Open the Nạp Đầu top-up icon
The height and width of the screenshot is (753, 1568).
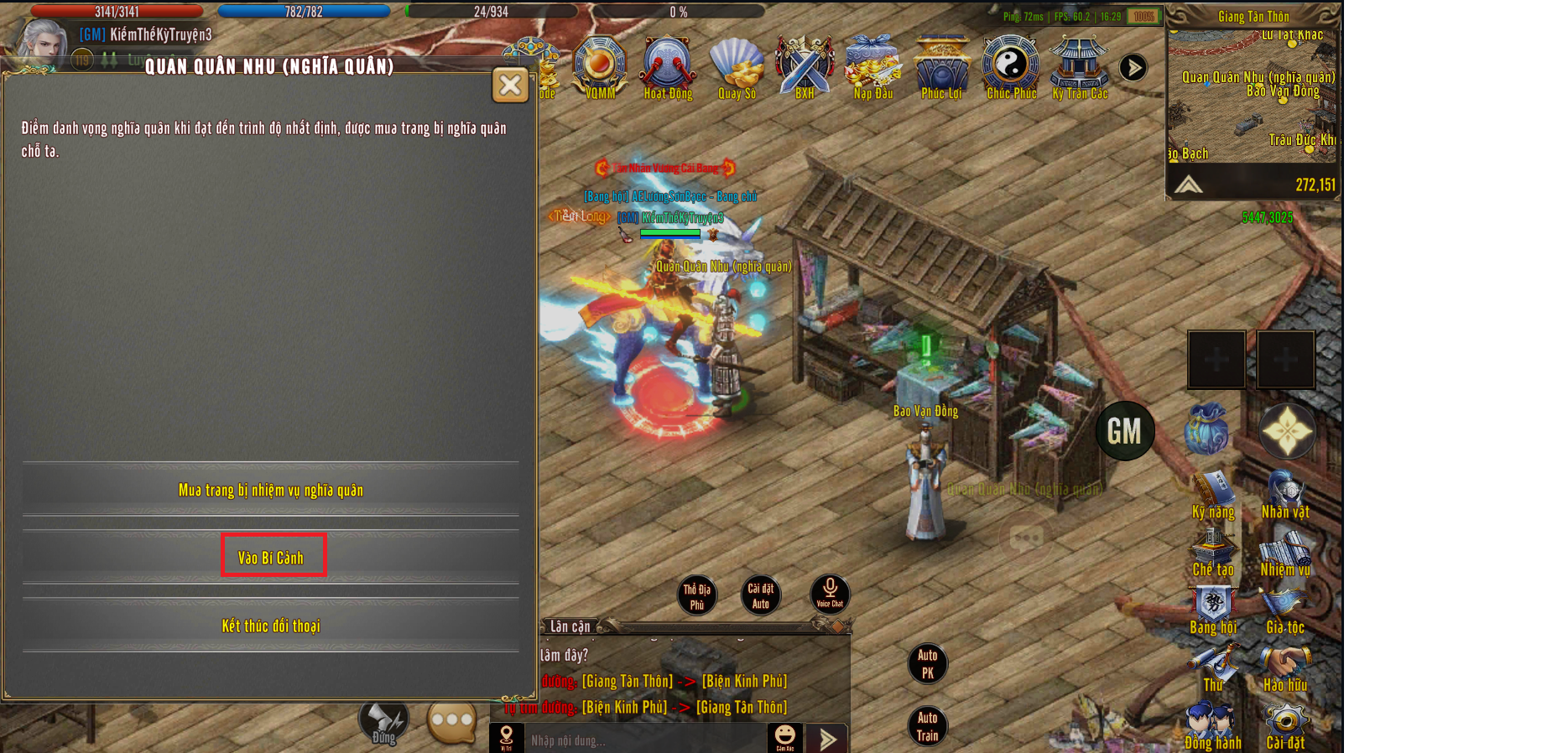click(873, 66)
